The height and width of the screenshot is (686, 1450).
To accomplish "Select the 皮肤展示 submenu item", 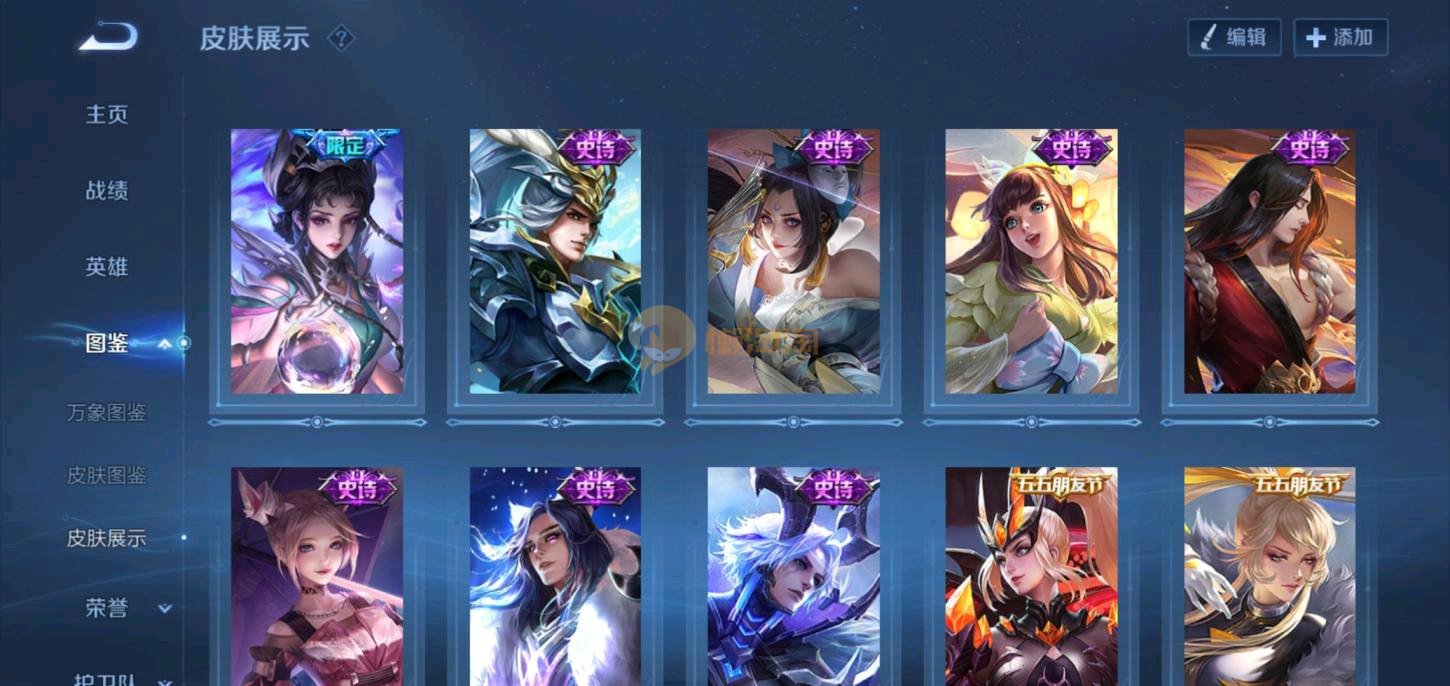I will 107,538.
